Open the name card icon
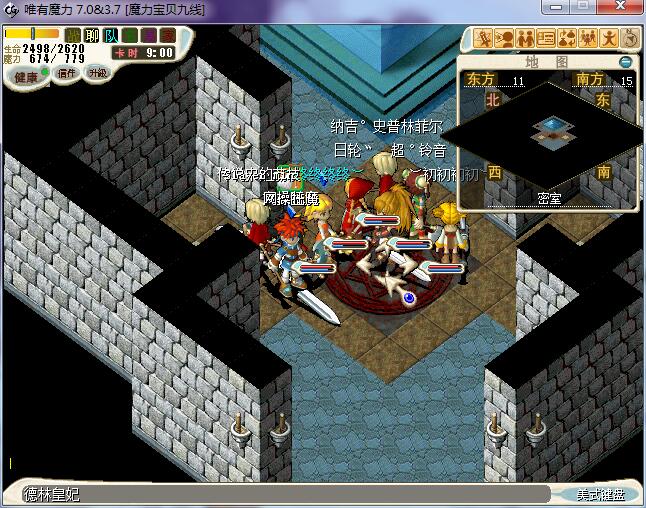The width and height of the screenshot is (646, 508). (546, 39)
